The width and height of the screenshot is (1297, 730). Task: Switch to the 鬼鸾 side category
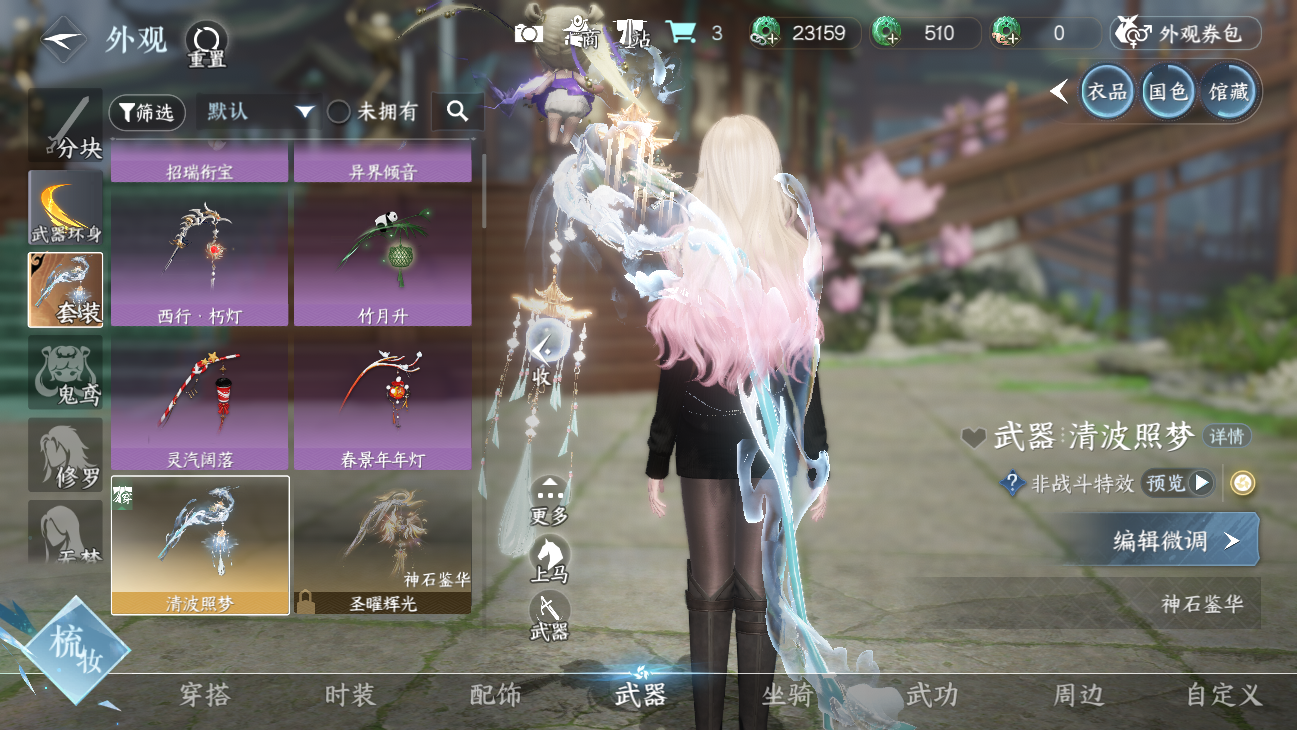(x=65, y=373)
